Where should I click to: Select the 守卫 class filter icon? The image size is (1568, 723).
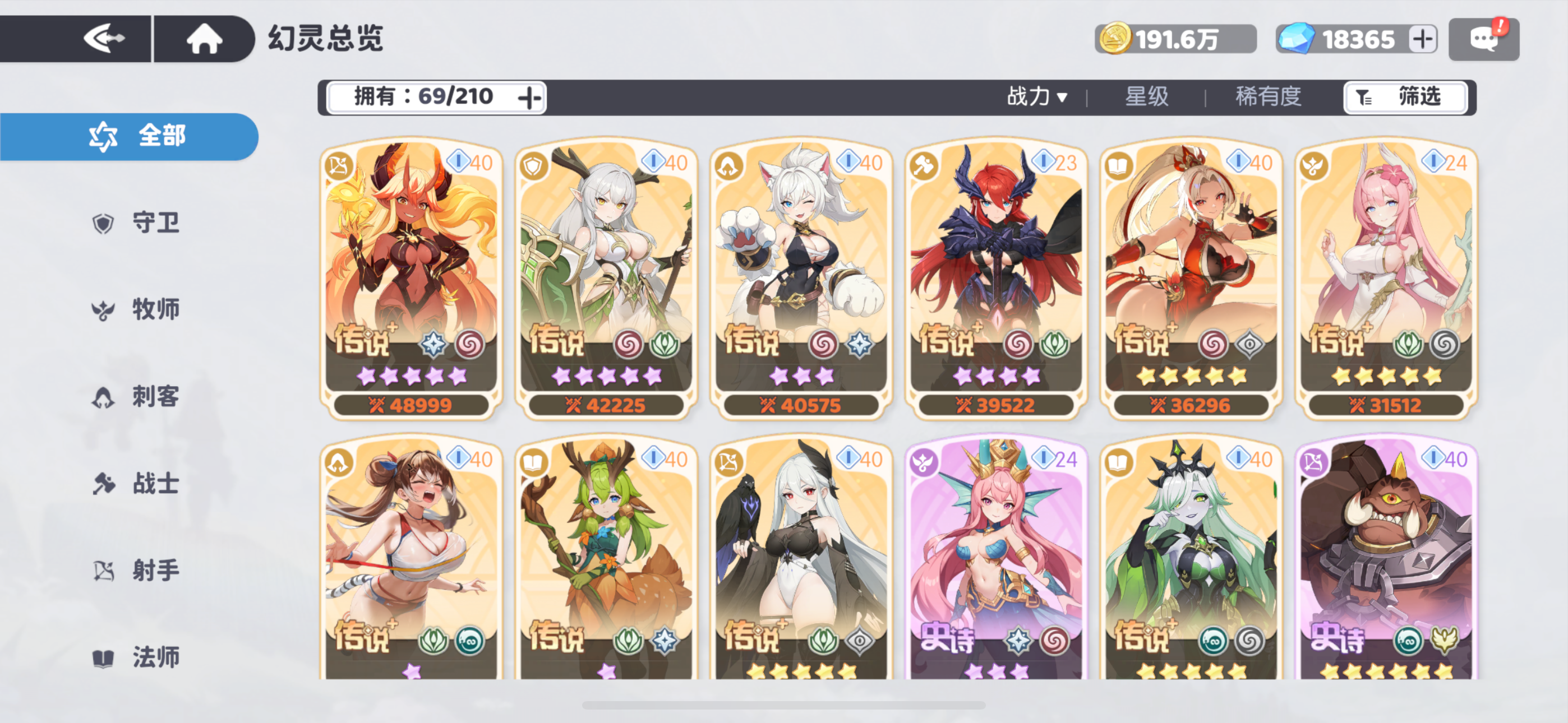(x=104, y=223)
